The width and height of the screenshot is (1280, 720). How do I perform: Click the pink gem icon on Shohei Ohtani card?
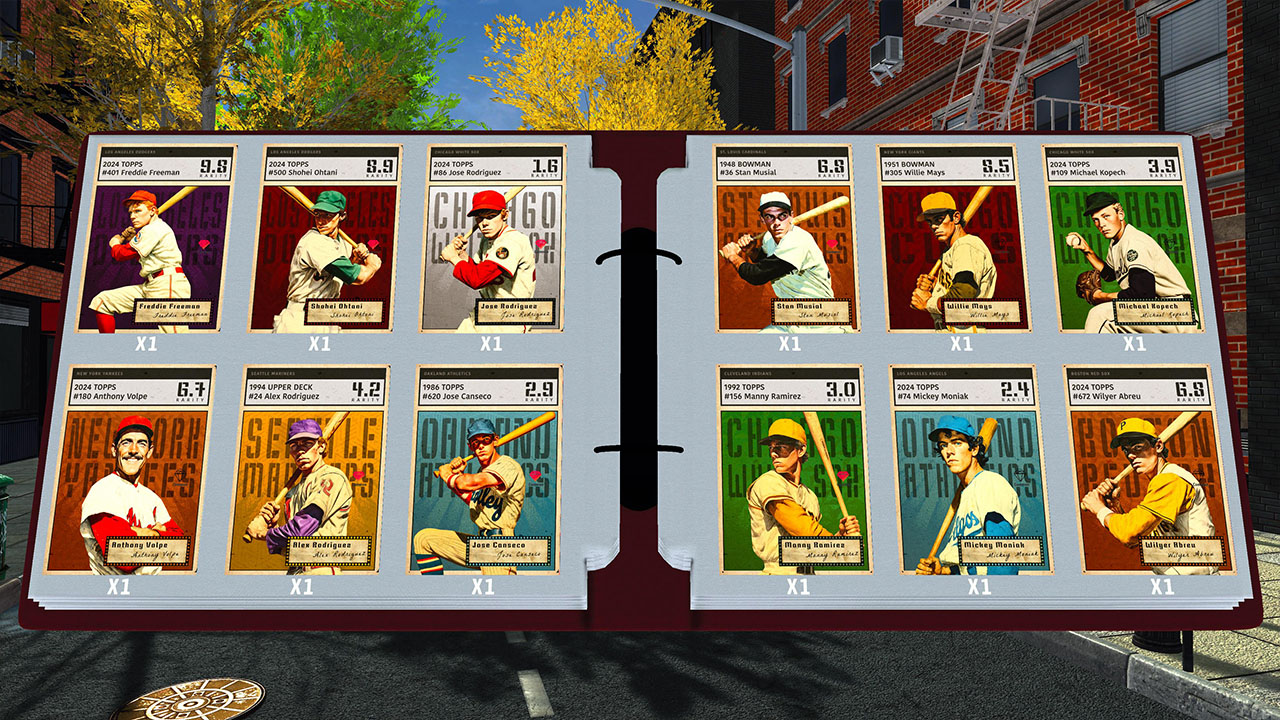[373, 243]
